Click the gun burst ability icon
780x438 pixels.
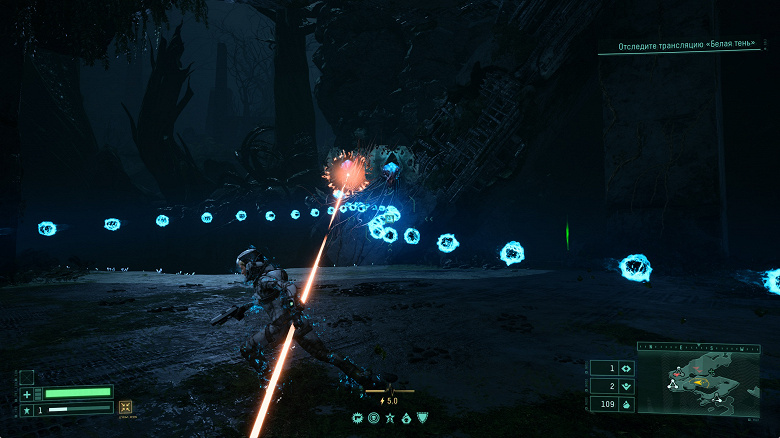pos(359,417)
